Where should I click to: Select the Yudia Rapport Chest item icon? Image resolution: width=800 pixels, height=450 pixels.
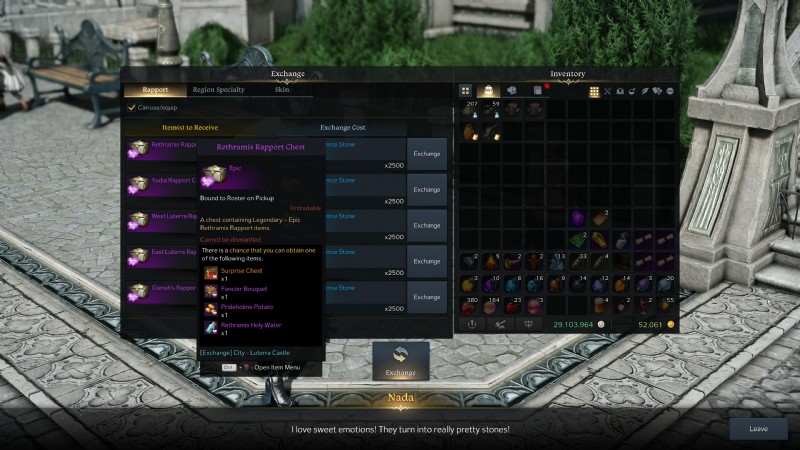click(x=138, y=185)
